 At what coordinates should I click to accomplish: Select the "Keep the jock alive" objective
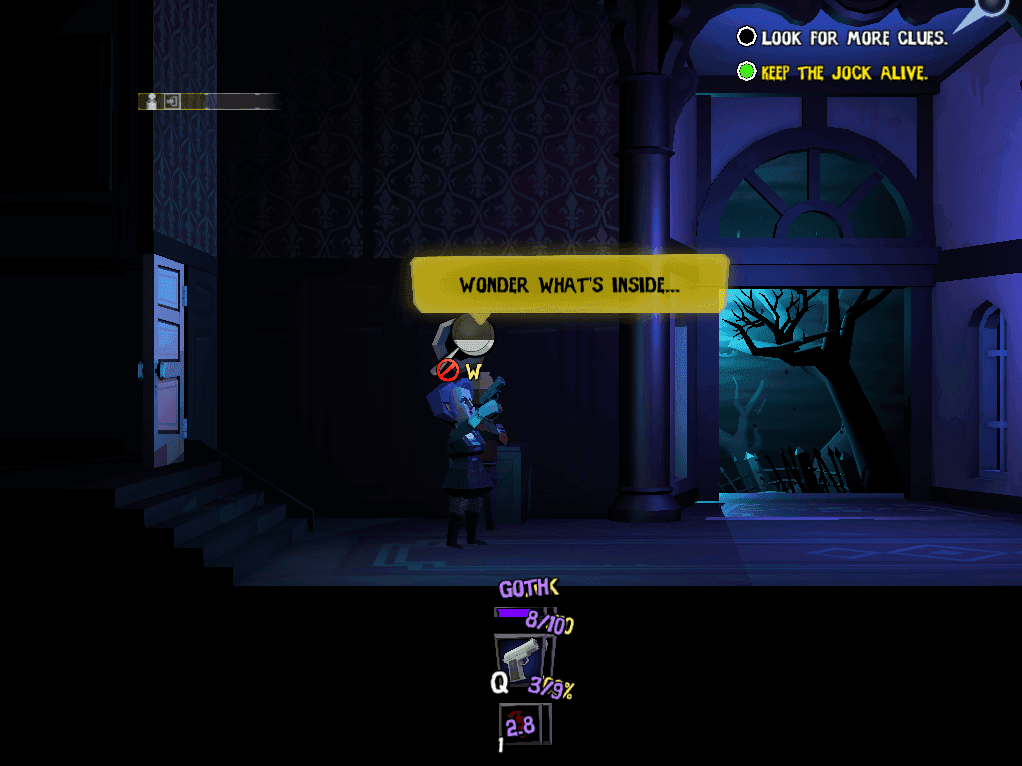click(833, 72)
